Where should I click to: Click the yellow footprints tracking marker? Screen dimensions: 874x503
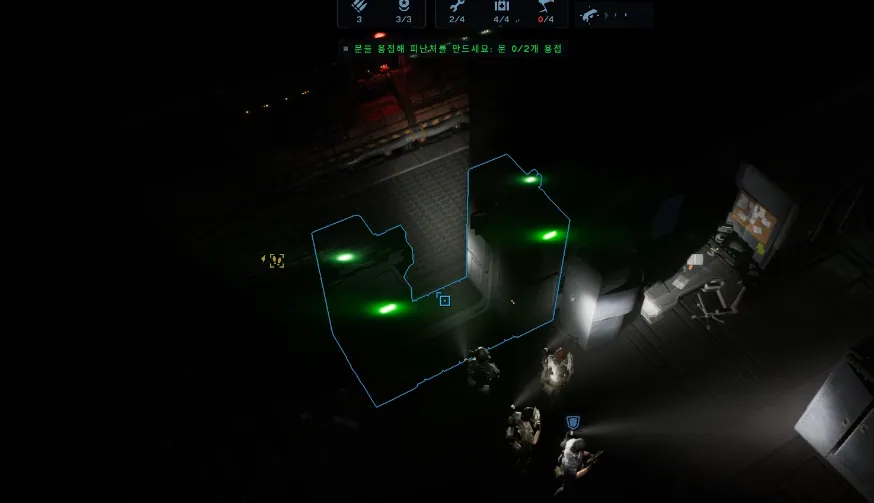coord(275,260)
